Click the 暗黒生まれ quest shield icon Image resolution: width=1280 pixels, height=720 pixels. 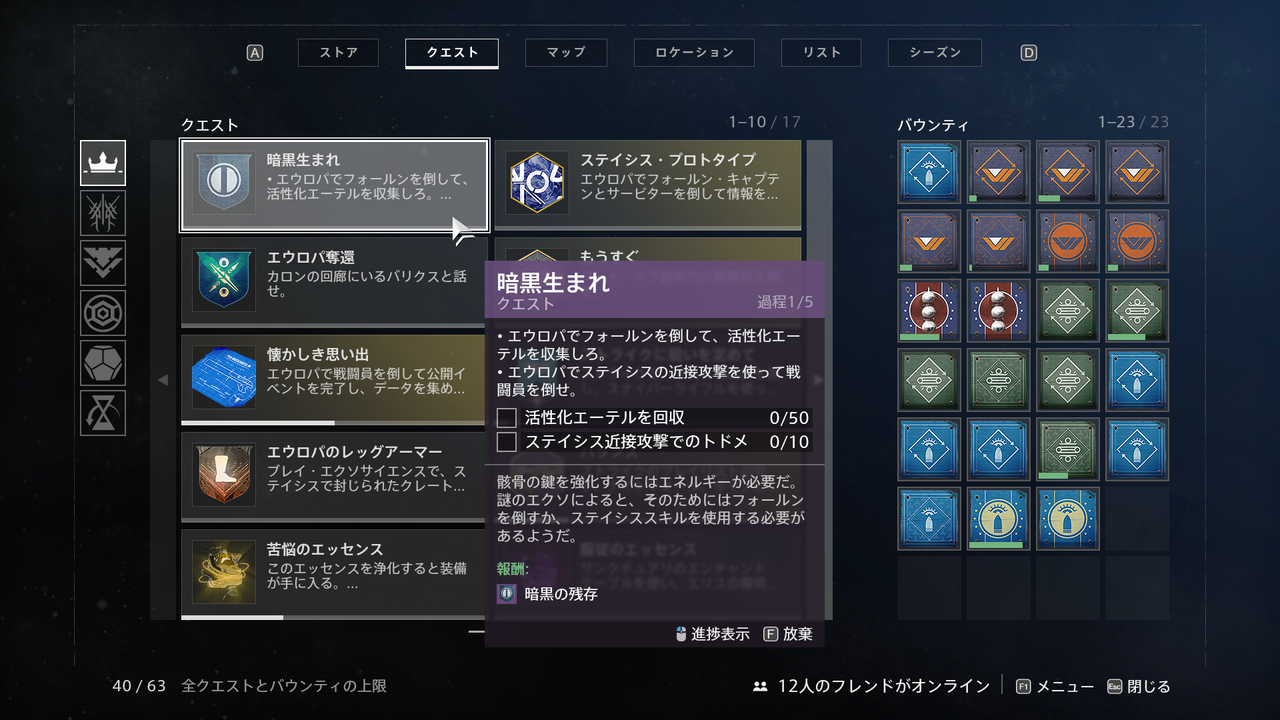pos(222,183)
